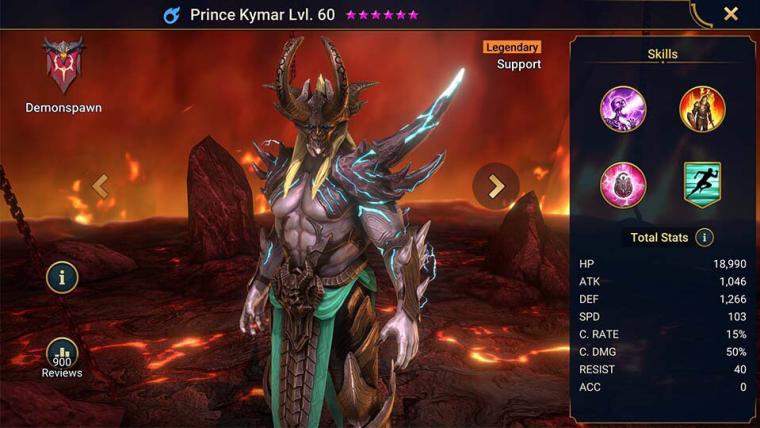Select the green running figure aura icon
Image resolution: width=760 pixels, height=428 pixels.
tap(702, 185)
